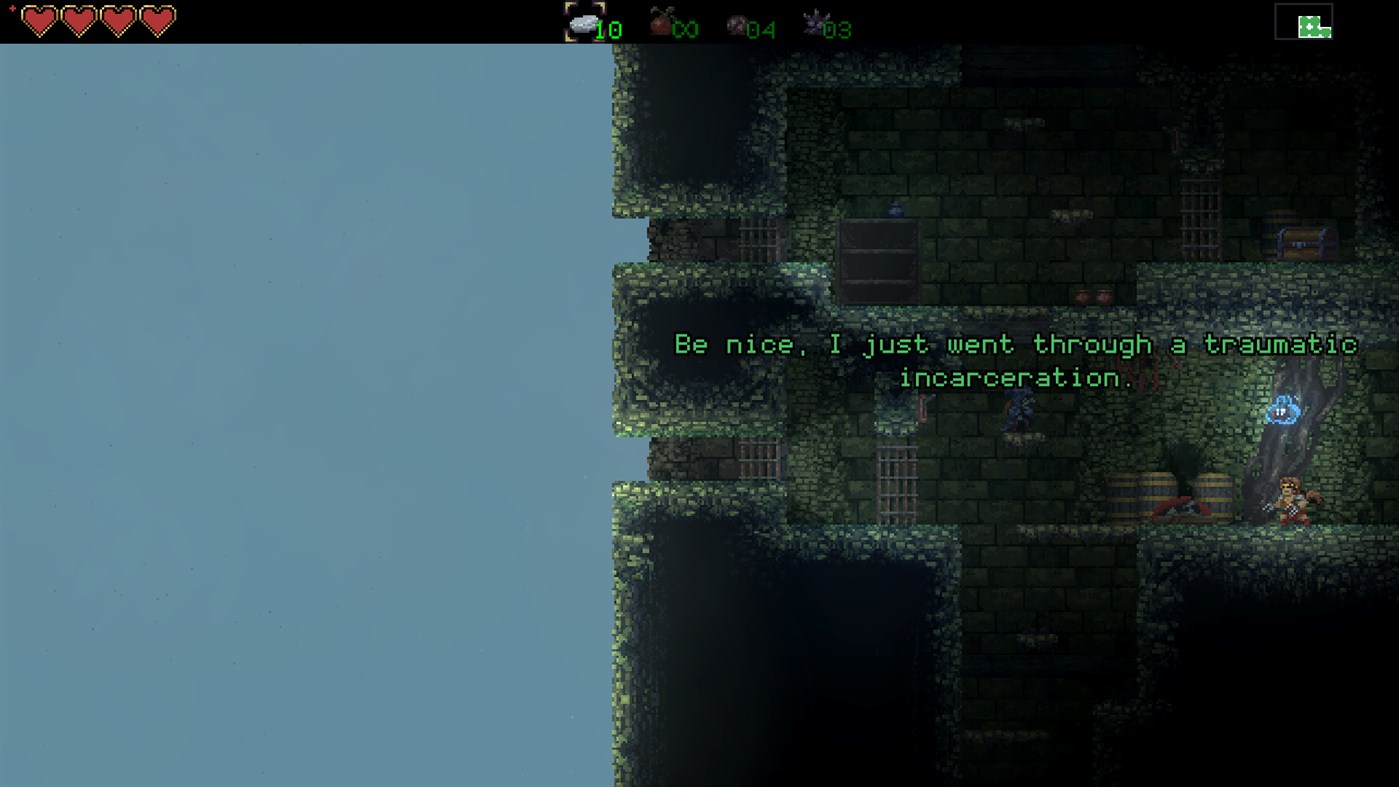The height and width of the screenshot is (787, 1399).
Task: Click the first heart in the health bar
Action: 40,20
